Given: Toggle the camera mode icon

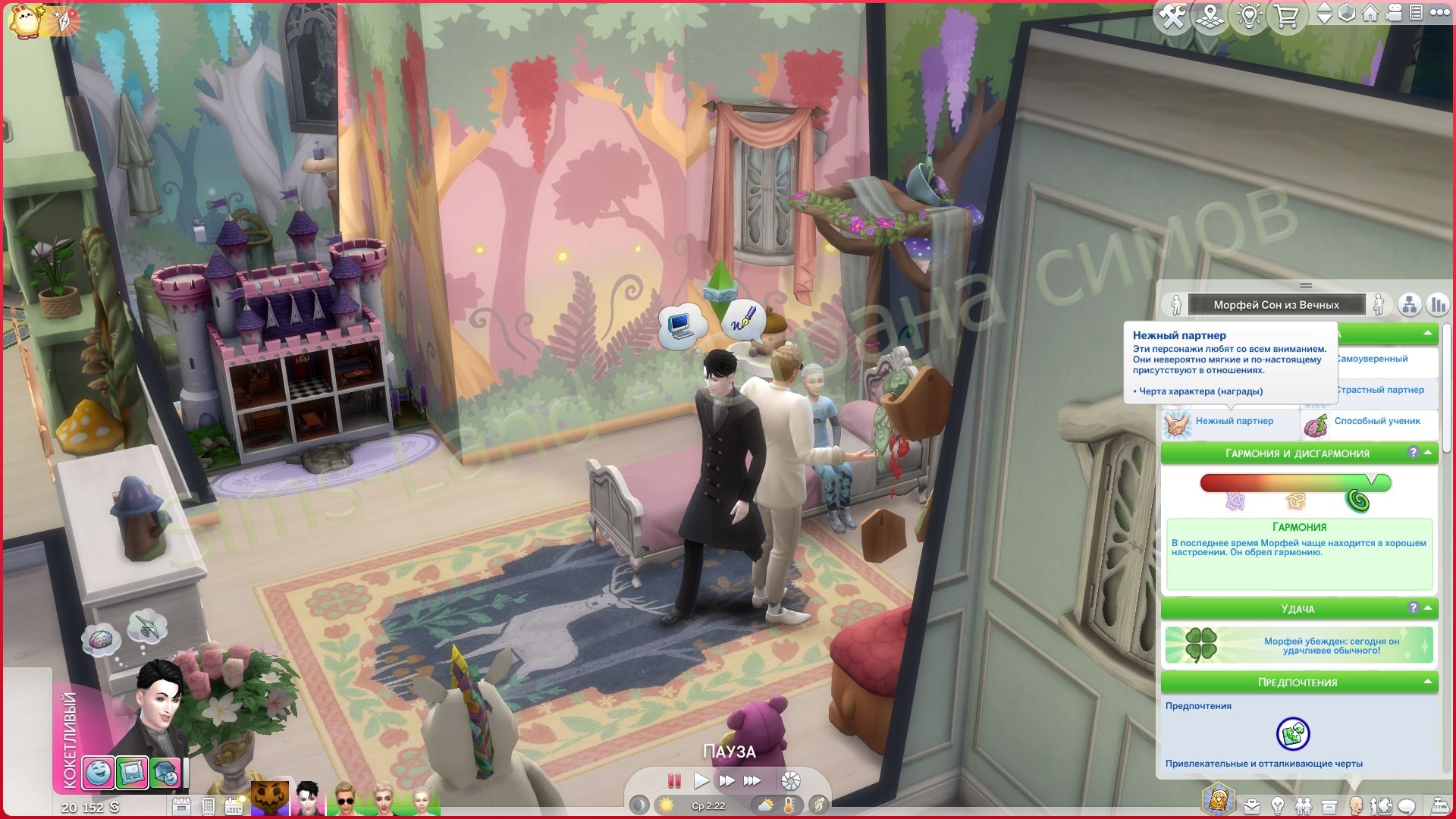Looking at the screenshot, I should pyautogui.click(x=1393, y=14).
